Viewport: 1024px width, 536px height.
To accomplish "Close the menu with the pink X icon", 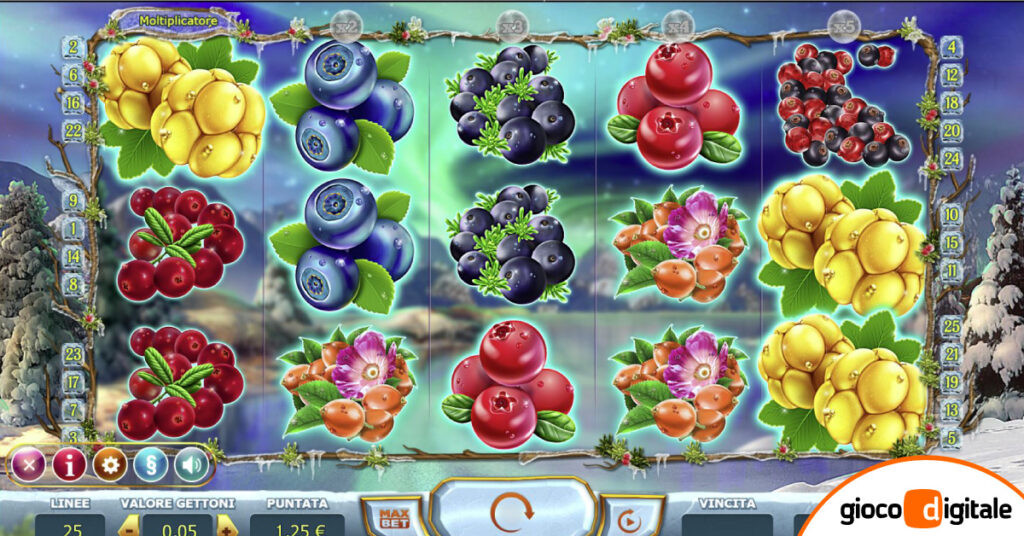I will point(29,464).
